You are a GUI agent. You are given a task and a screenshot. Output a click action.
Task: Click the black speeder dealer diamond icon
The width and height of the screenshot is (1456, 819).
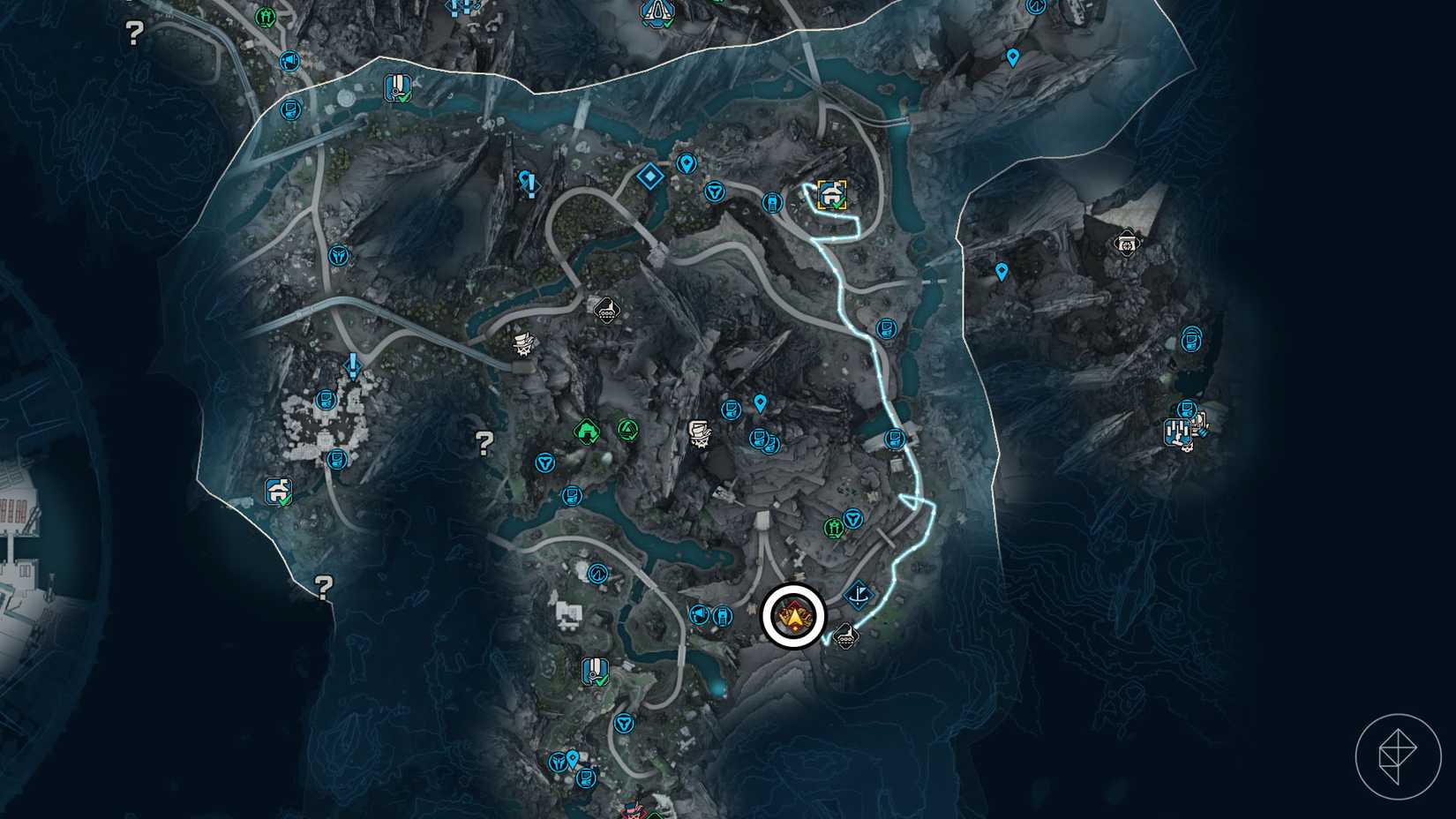[607, 310]
